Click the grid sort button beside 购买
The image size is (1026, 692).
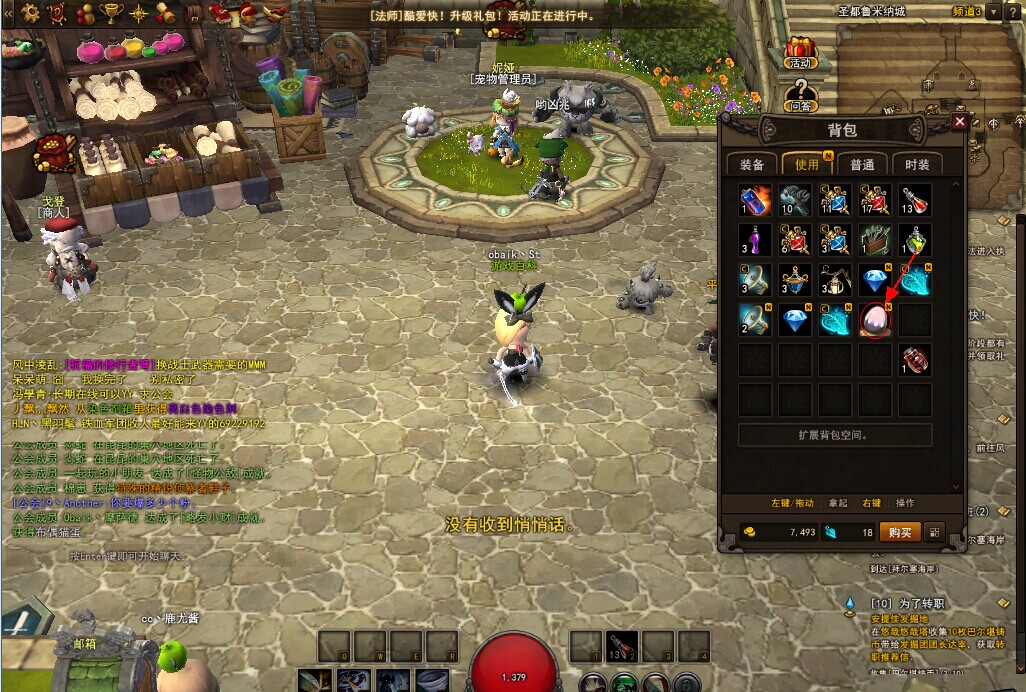[935, 532]
